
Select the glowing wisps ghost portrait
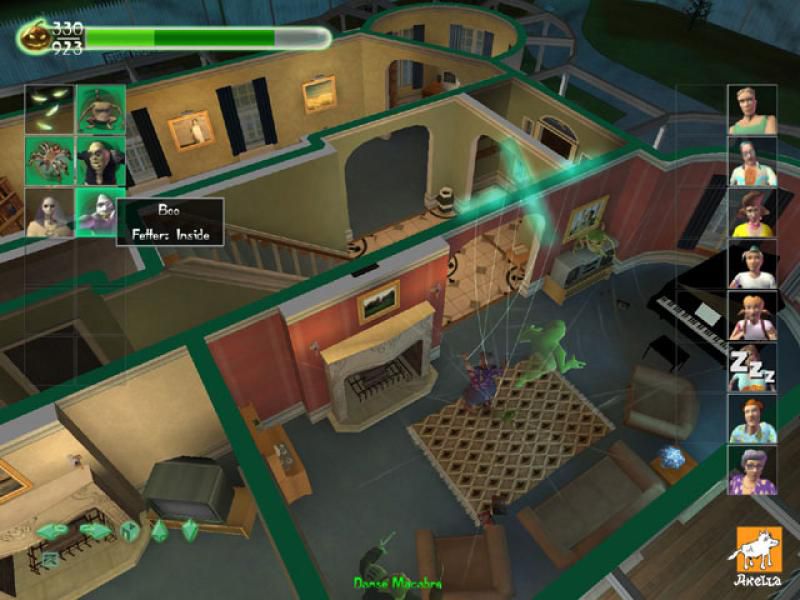50,109
